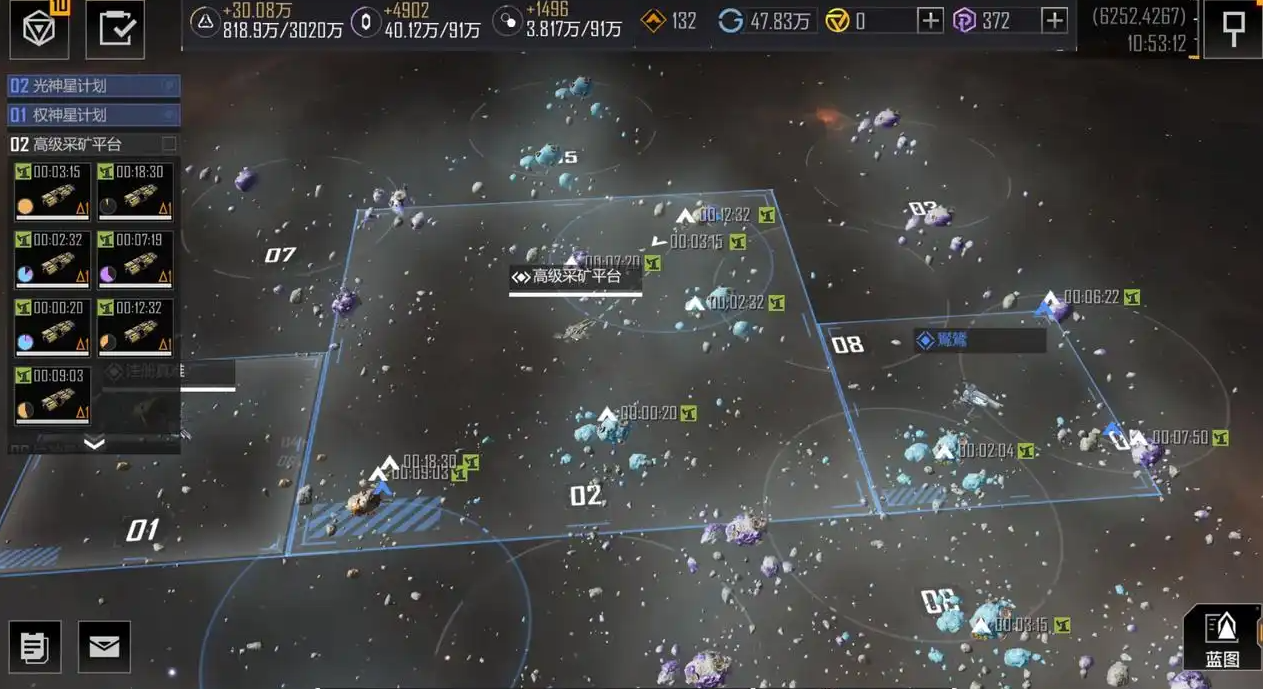The width and height of the screenshot is (1263, 689).
Task: Open the clipboard task list
Action: (115, 29)
